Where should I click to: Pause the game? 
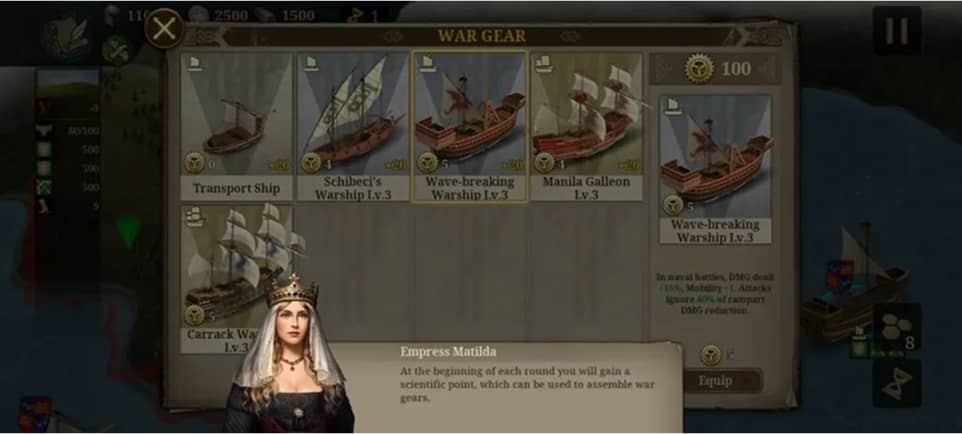coord(896,31)
